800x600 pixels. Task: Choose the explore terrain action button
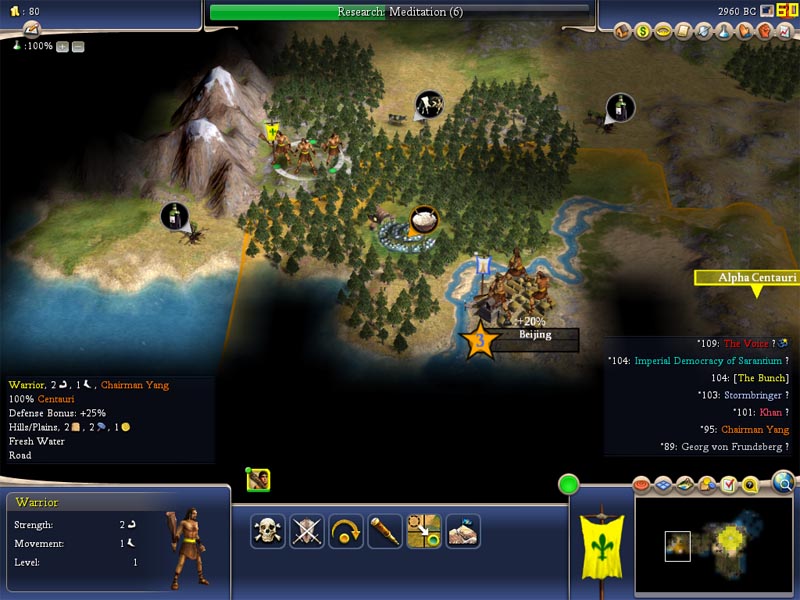[463, 531]
